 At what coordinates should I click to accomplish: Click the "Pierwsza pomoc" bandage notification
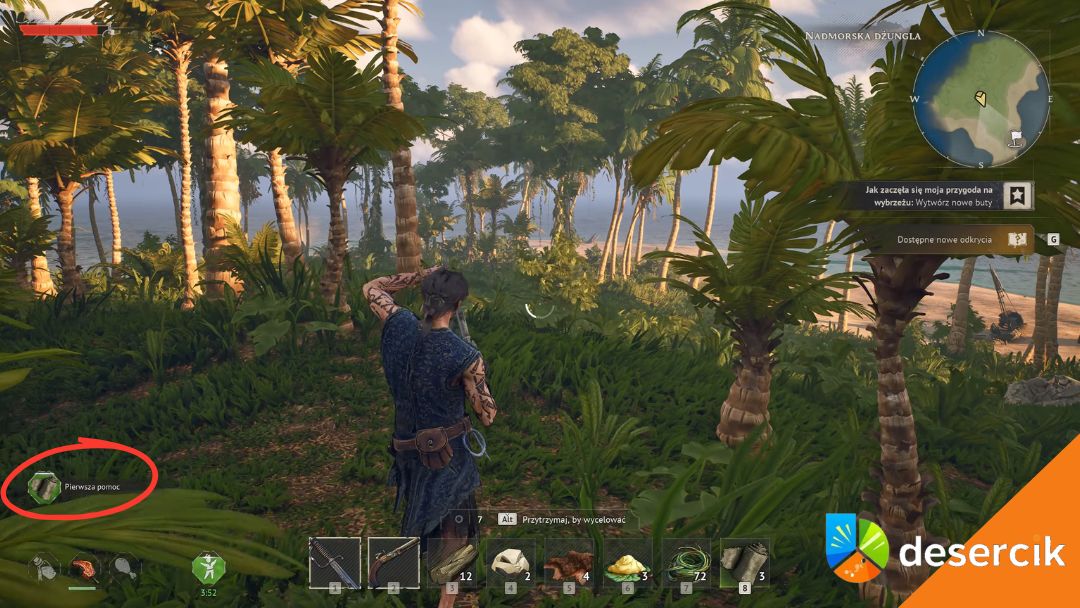pos(80,486)
